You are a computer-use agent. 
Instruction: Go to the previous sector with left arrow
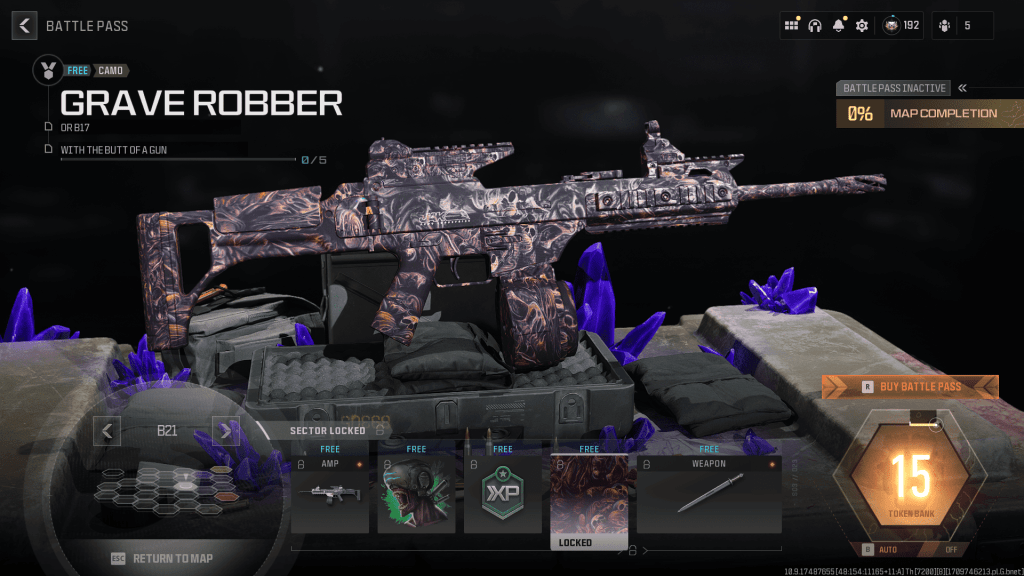pyautogui.click(x=107, y=431)
